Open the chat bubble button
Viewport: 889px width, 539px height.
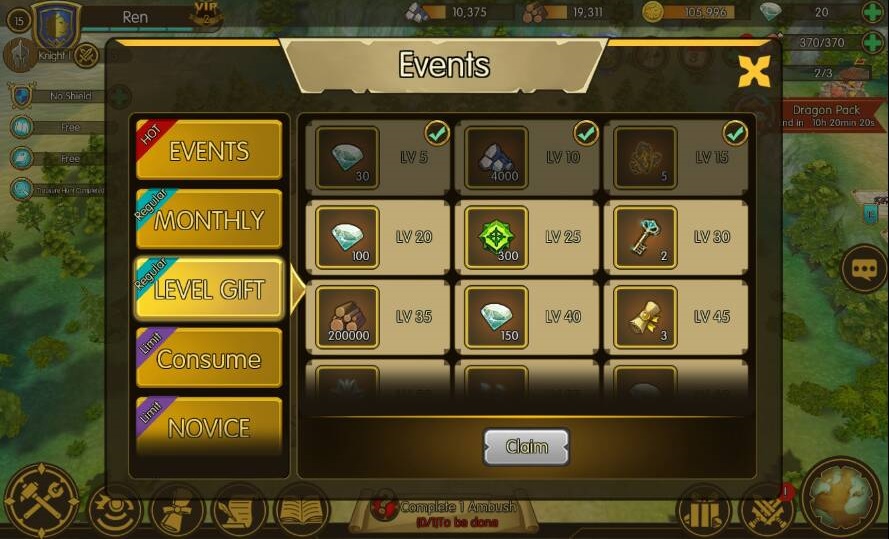click(862, 268)
